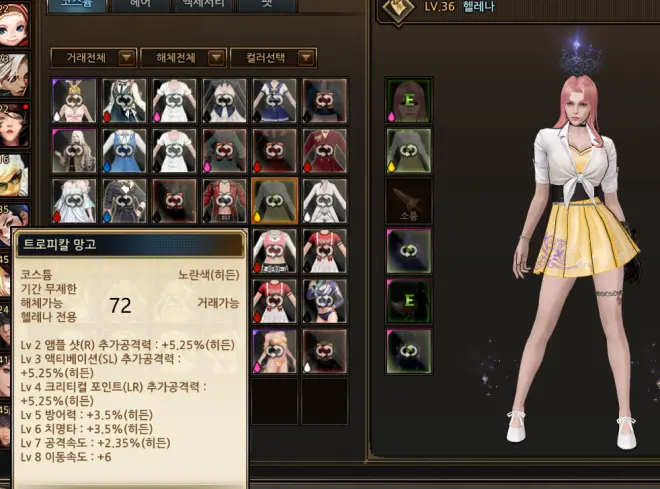Open the 소품 prop equipment slot

click(408, 200)
